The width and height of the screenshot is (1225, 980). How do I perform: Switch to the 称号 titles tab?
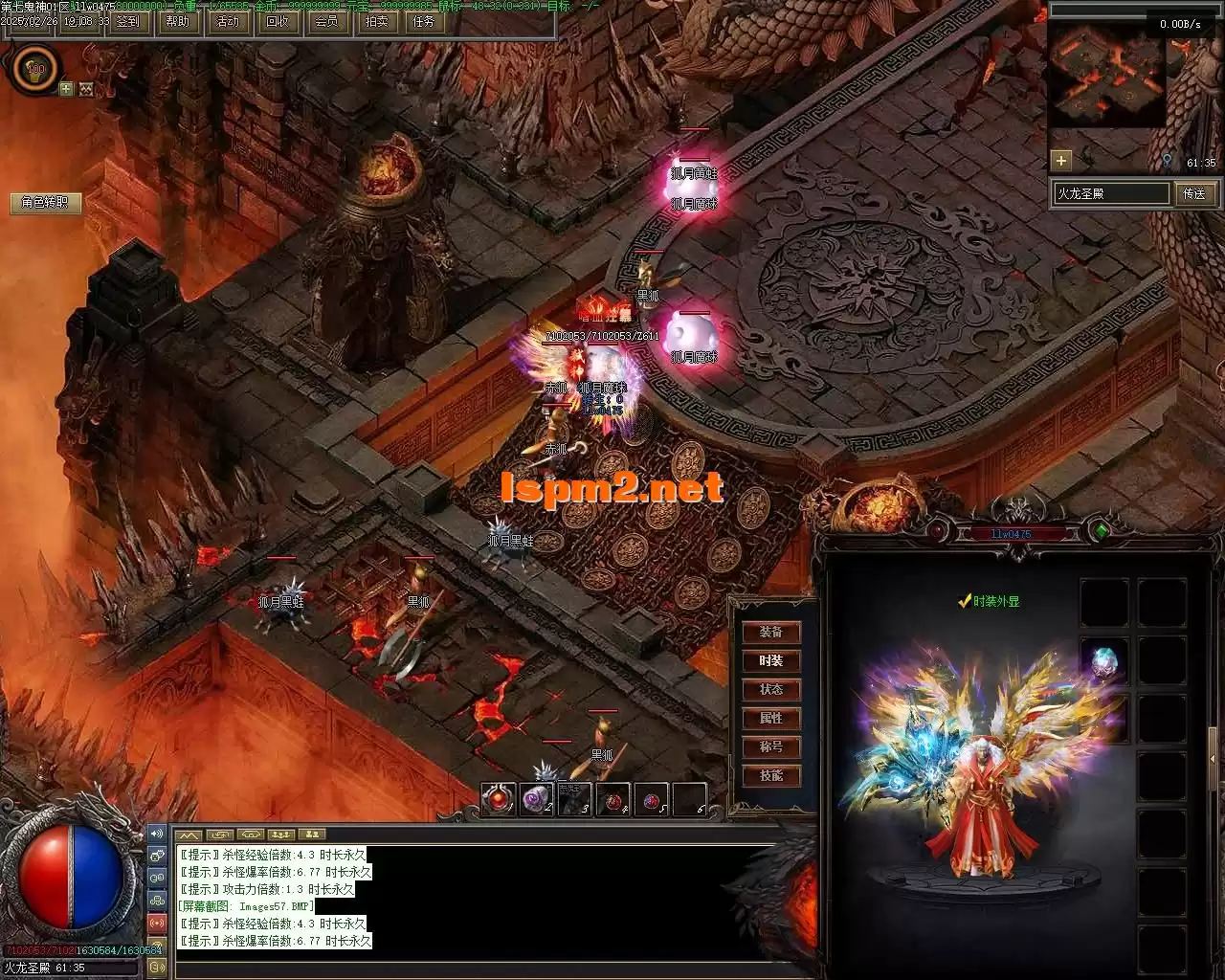tap(771, 747)
